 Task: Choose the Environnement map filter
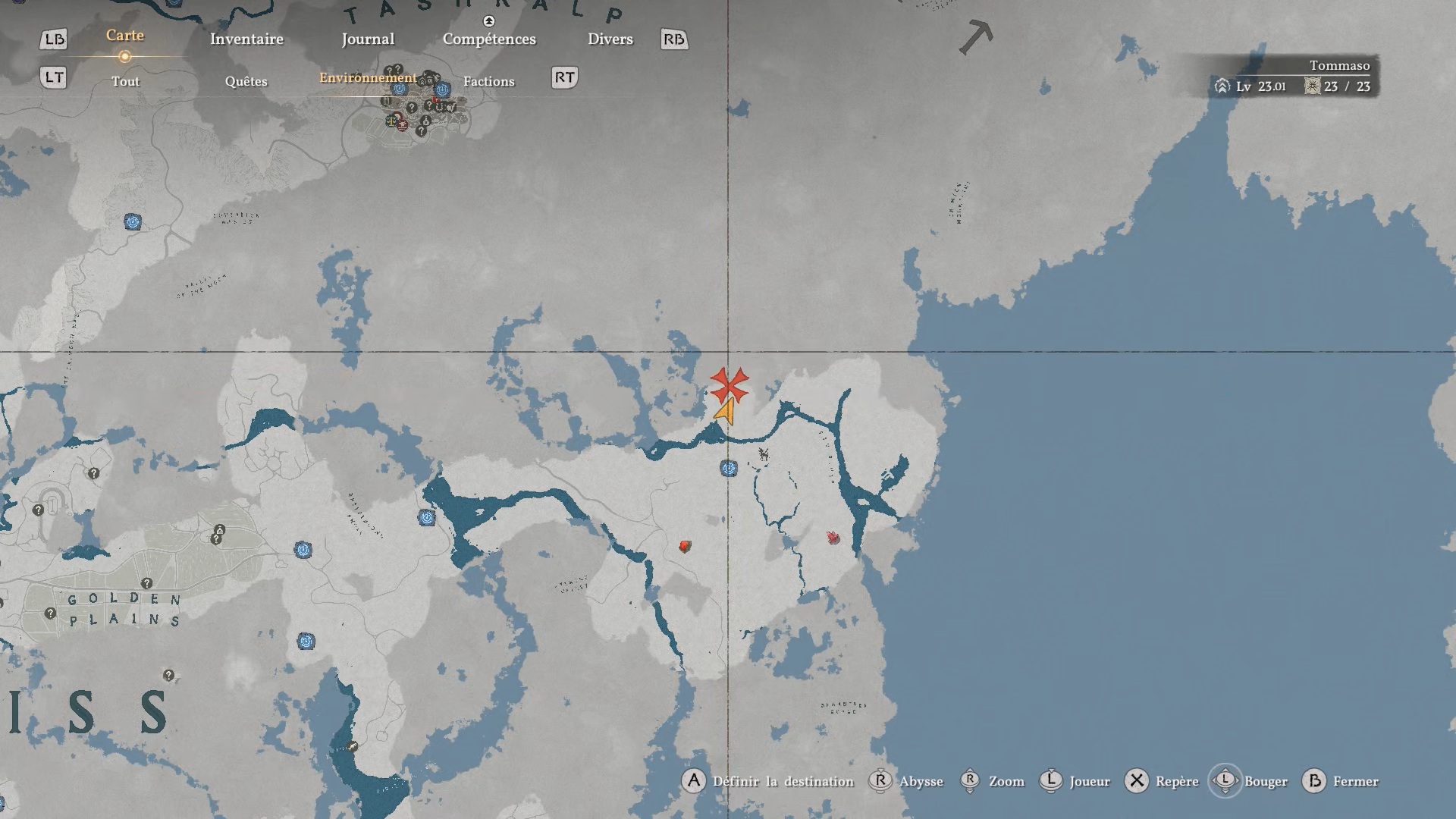pyautogui.click(x=368, y=78)
